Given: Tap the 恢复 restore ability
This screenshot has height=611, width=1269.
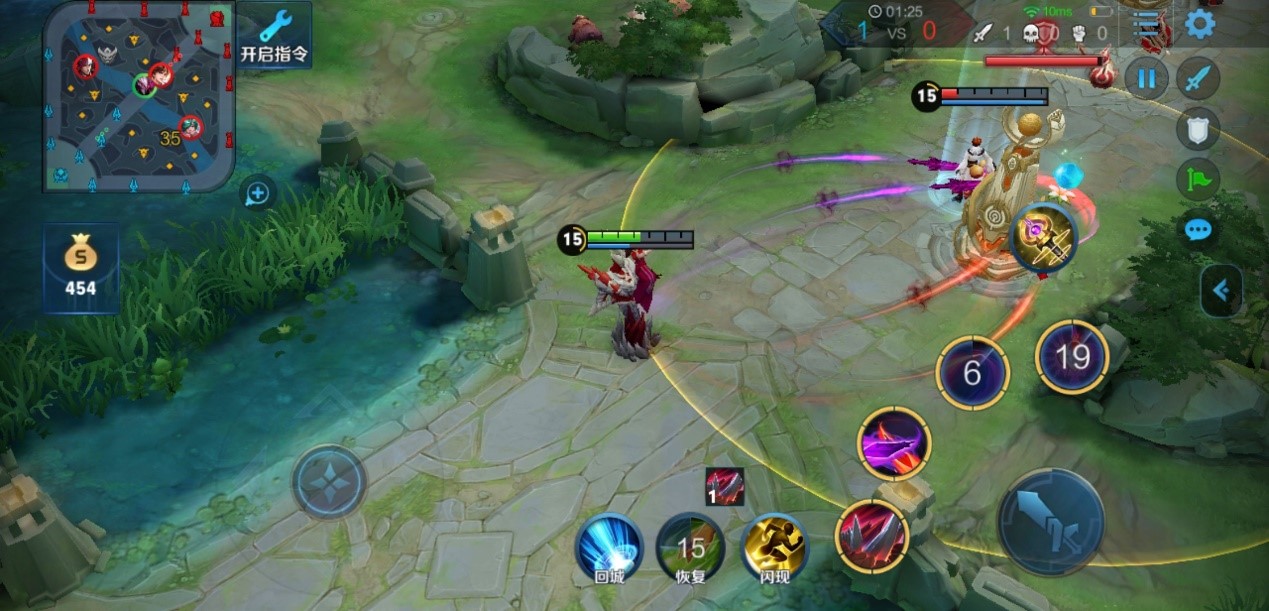Looking at the screenshot, I should coord(690,547).
